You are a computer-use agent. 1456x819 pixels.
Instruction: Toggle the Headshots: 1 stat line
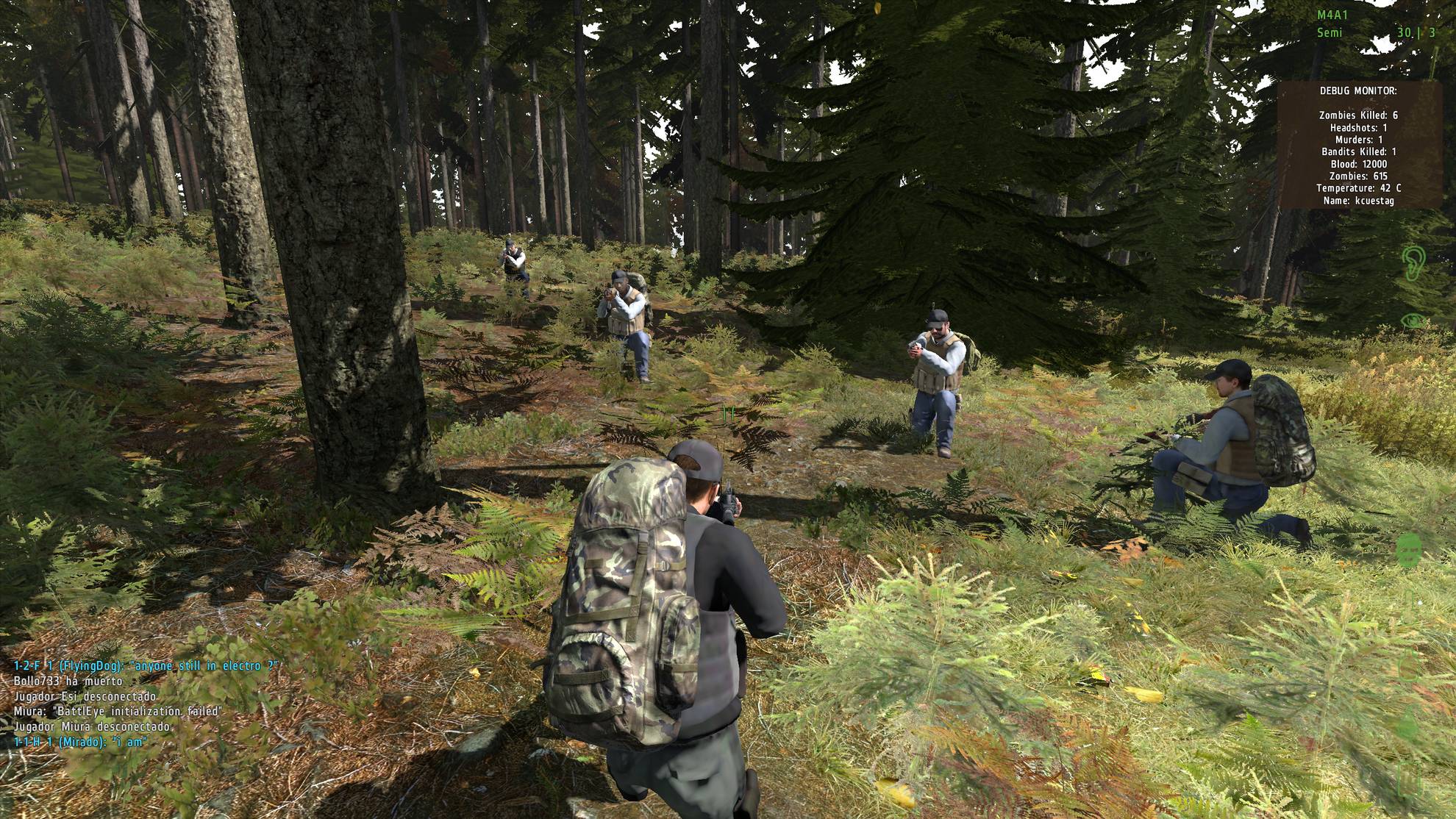point(1358,126)
